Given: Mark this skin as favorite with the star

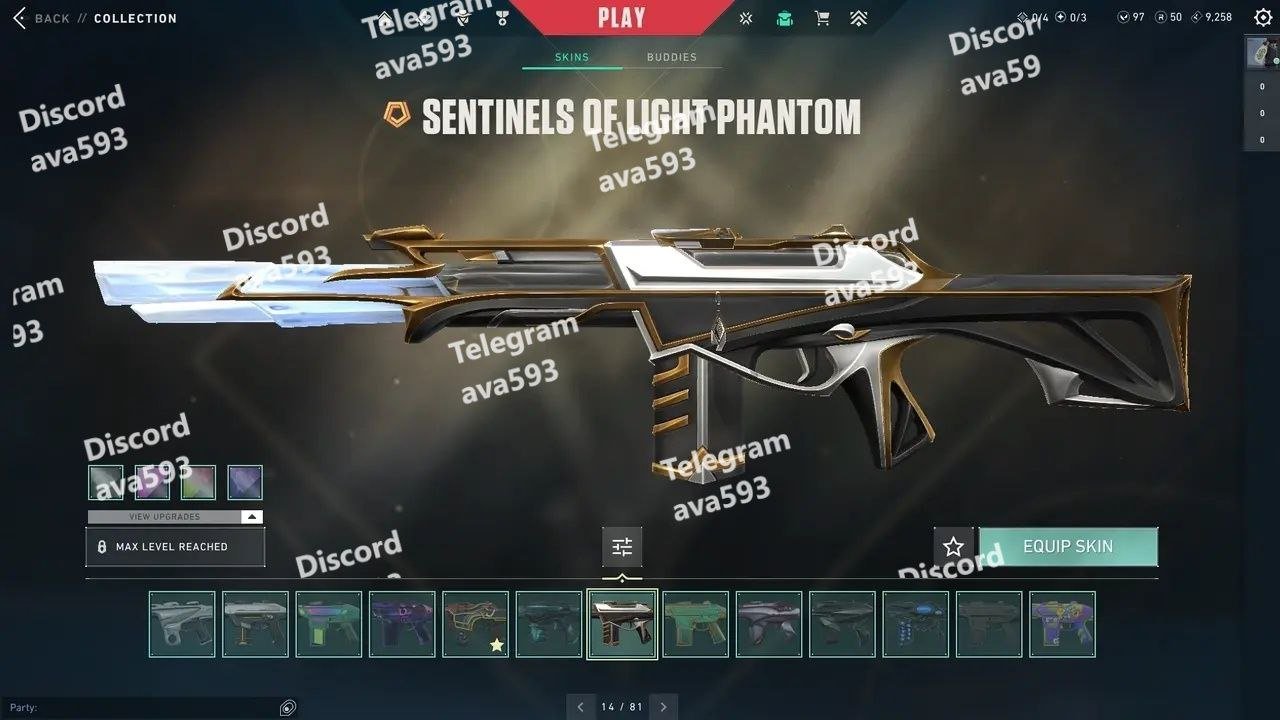Looking at the screenshot, I should pyautogui.click(x=953, y=547).
